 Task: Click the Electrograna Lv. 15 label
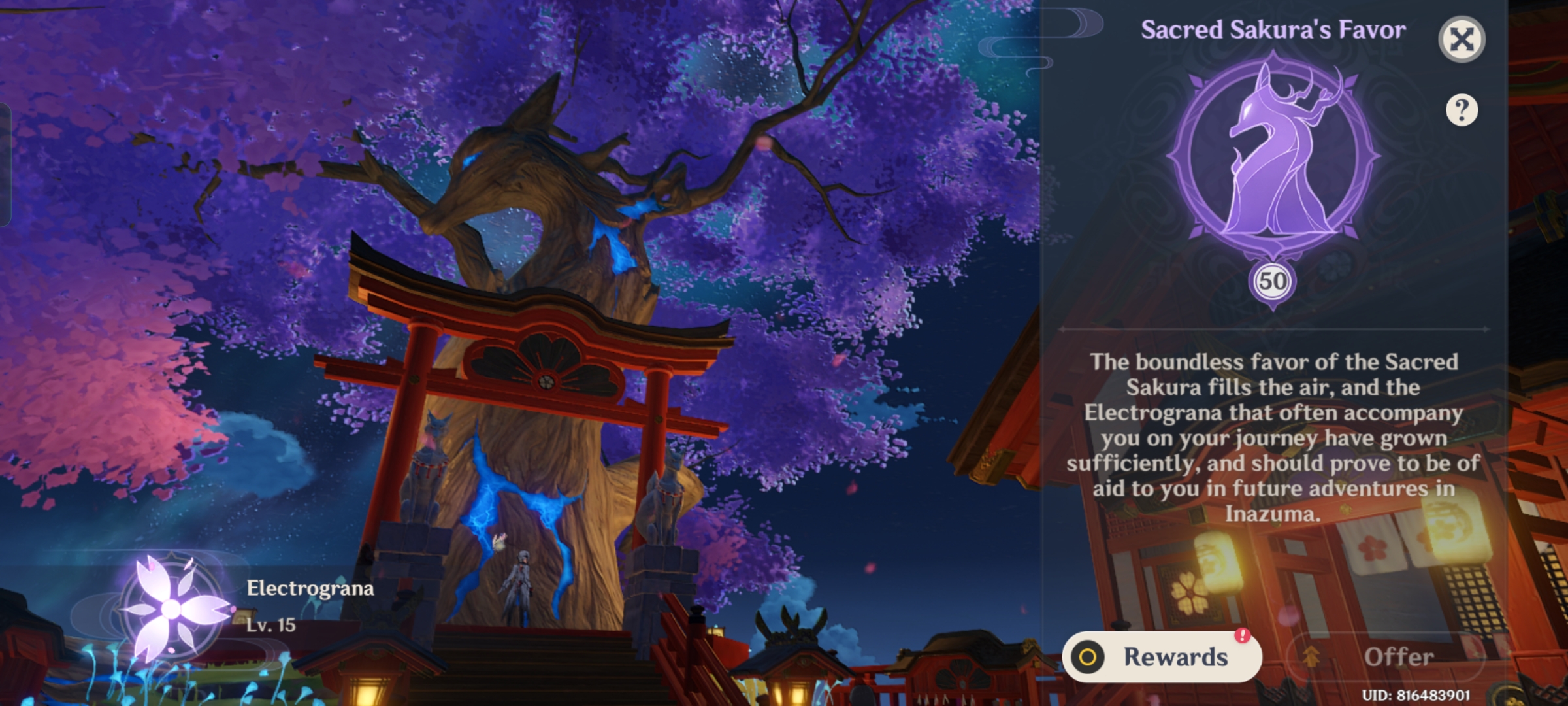[x=271, y=626]
